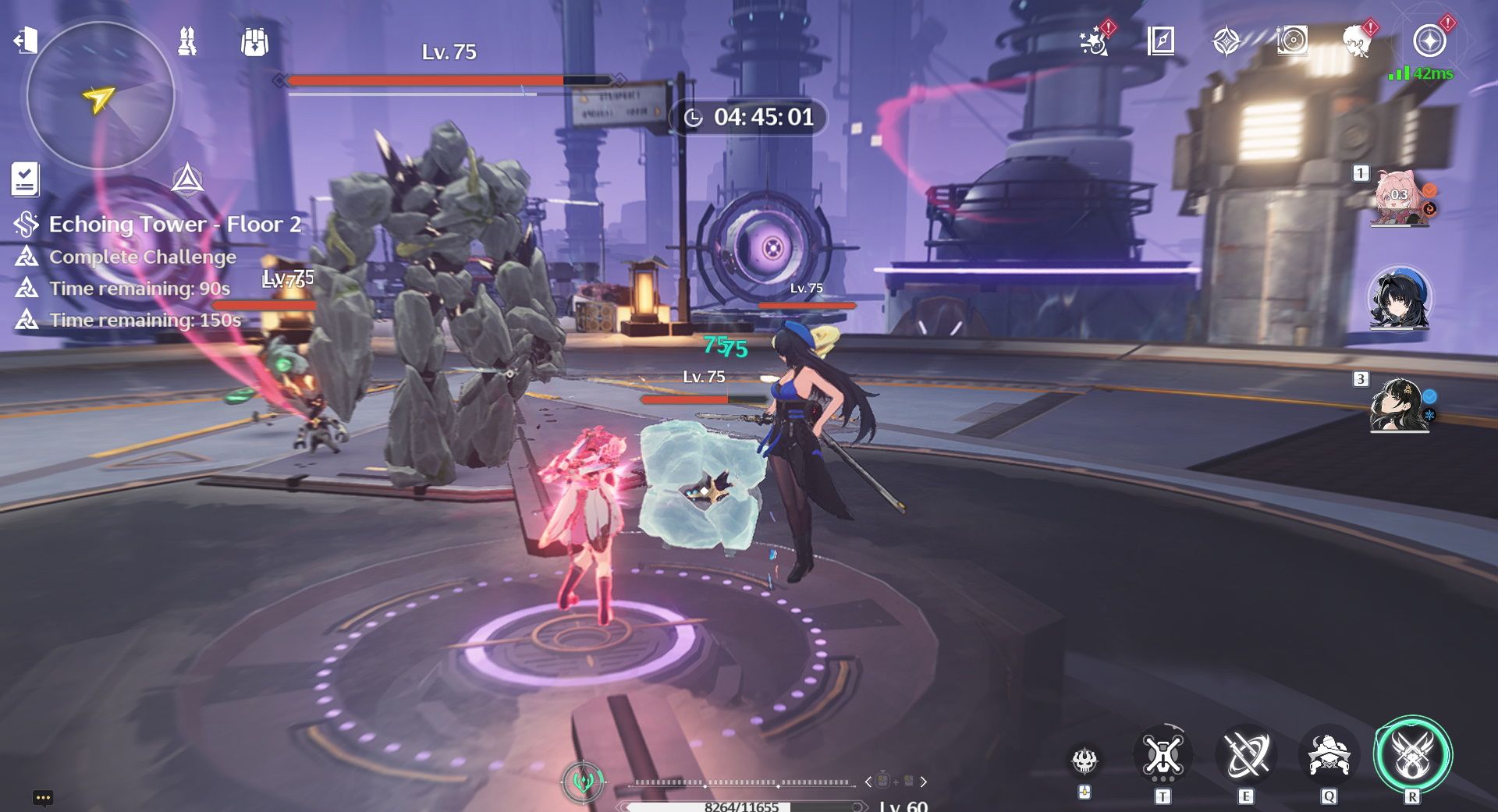The image size is (1498, 812).
Task: Click the exit challenge door icon
Action: [25, 39]
